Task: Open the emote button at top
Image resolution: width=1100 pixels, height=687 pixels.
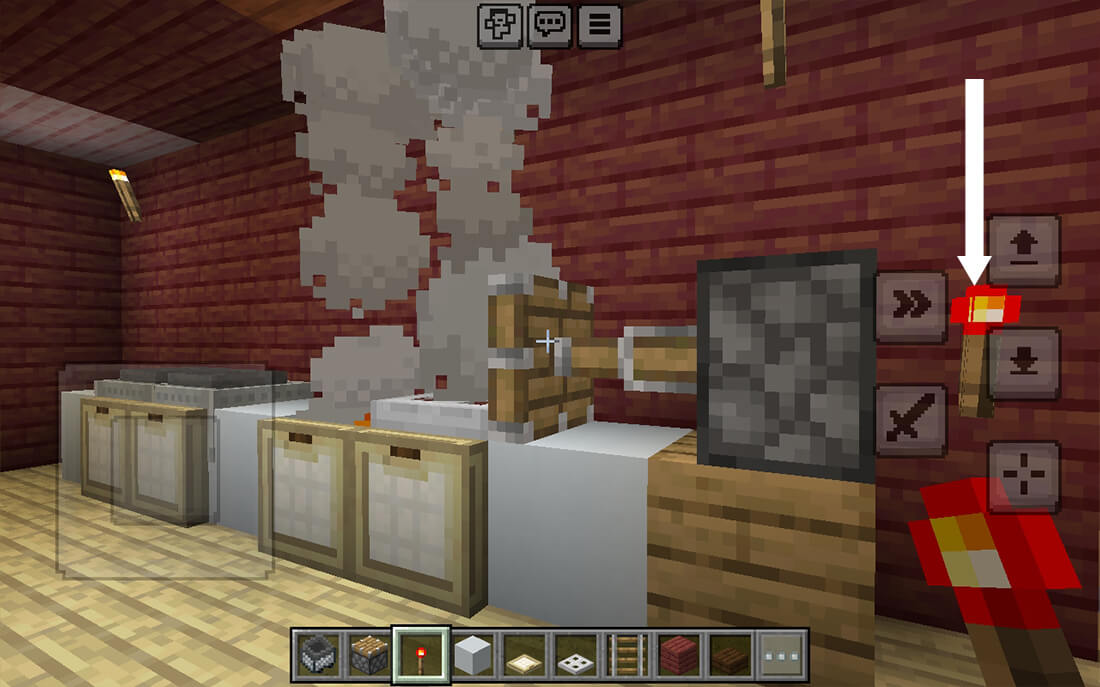Action: 499,25
